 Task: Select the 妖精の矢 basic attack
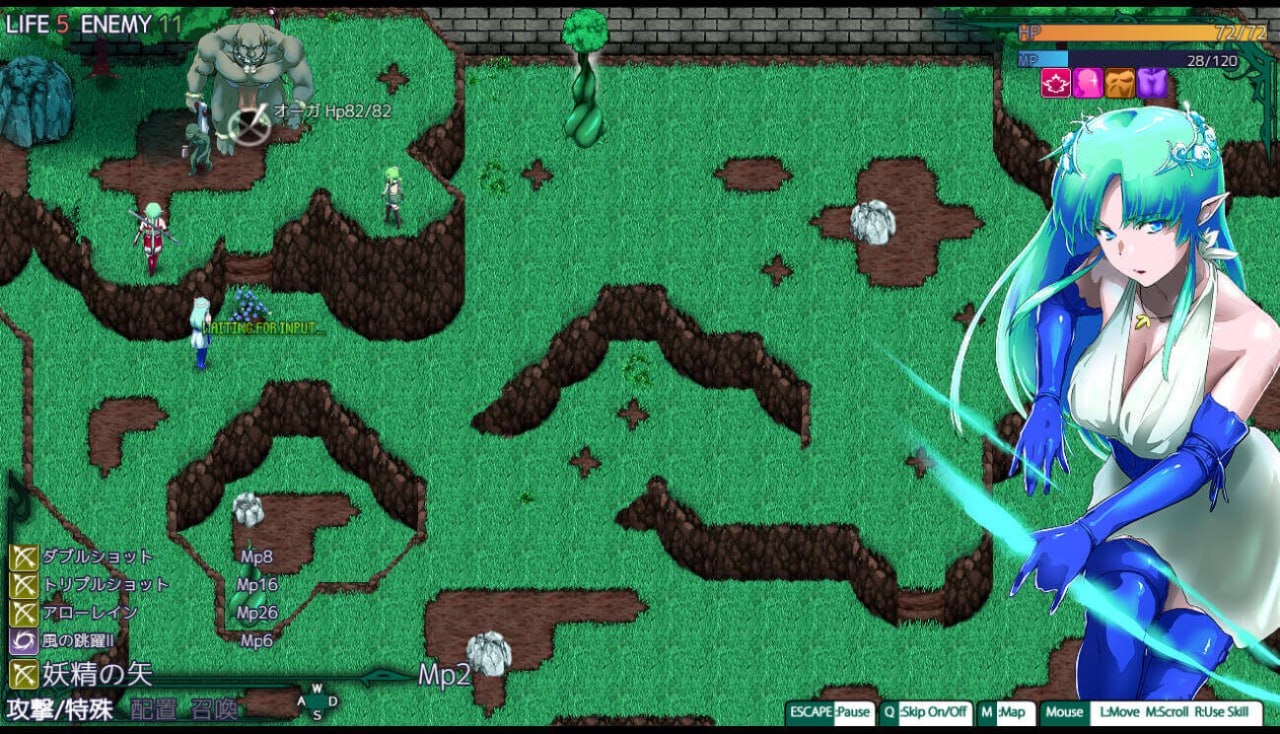[84, 674]
